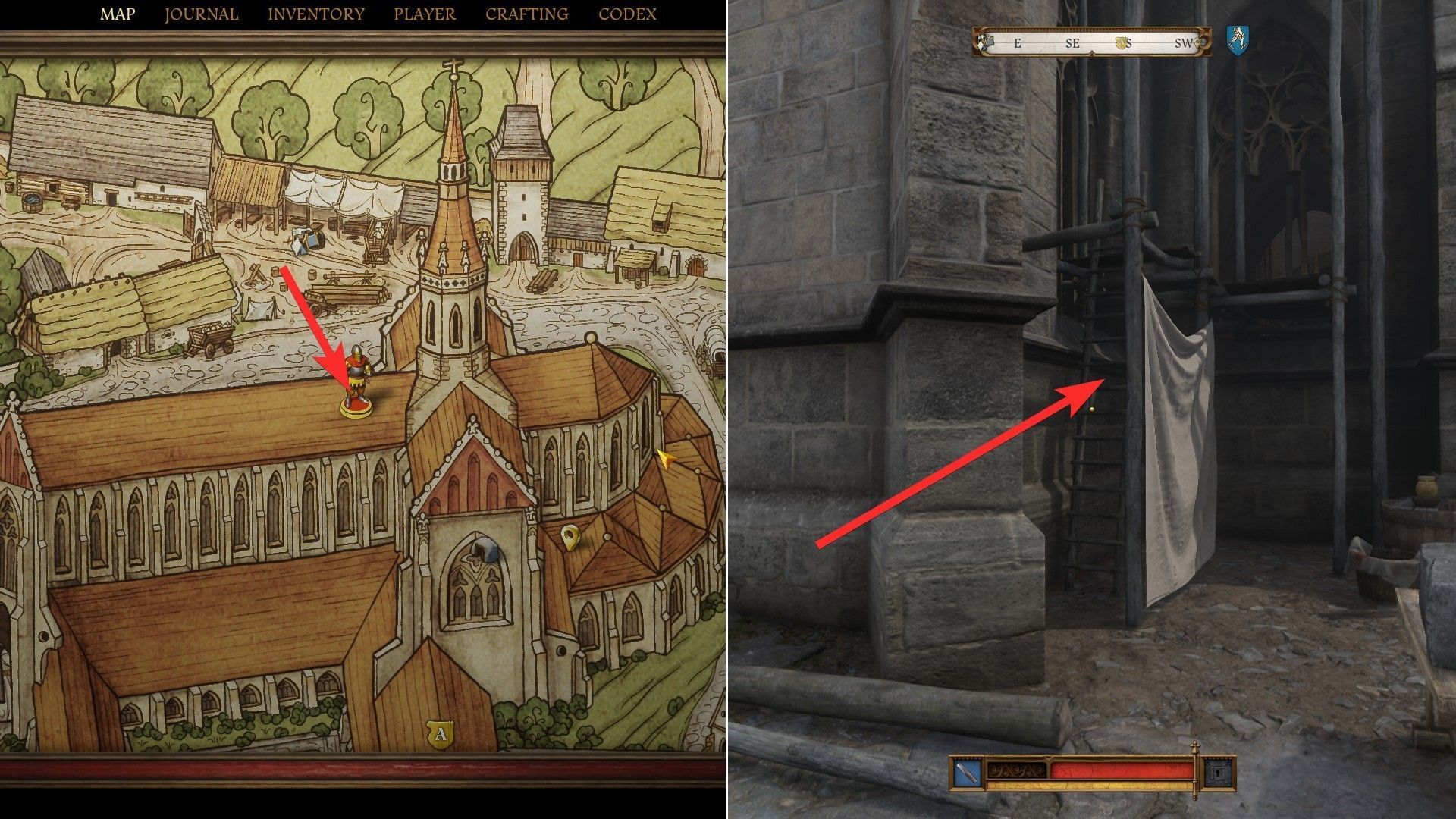Toggle the map legend view via the CODEX tab
The width and height of the screenshot is (1456, 819).
tap(627, 13)
